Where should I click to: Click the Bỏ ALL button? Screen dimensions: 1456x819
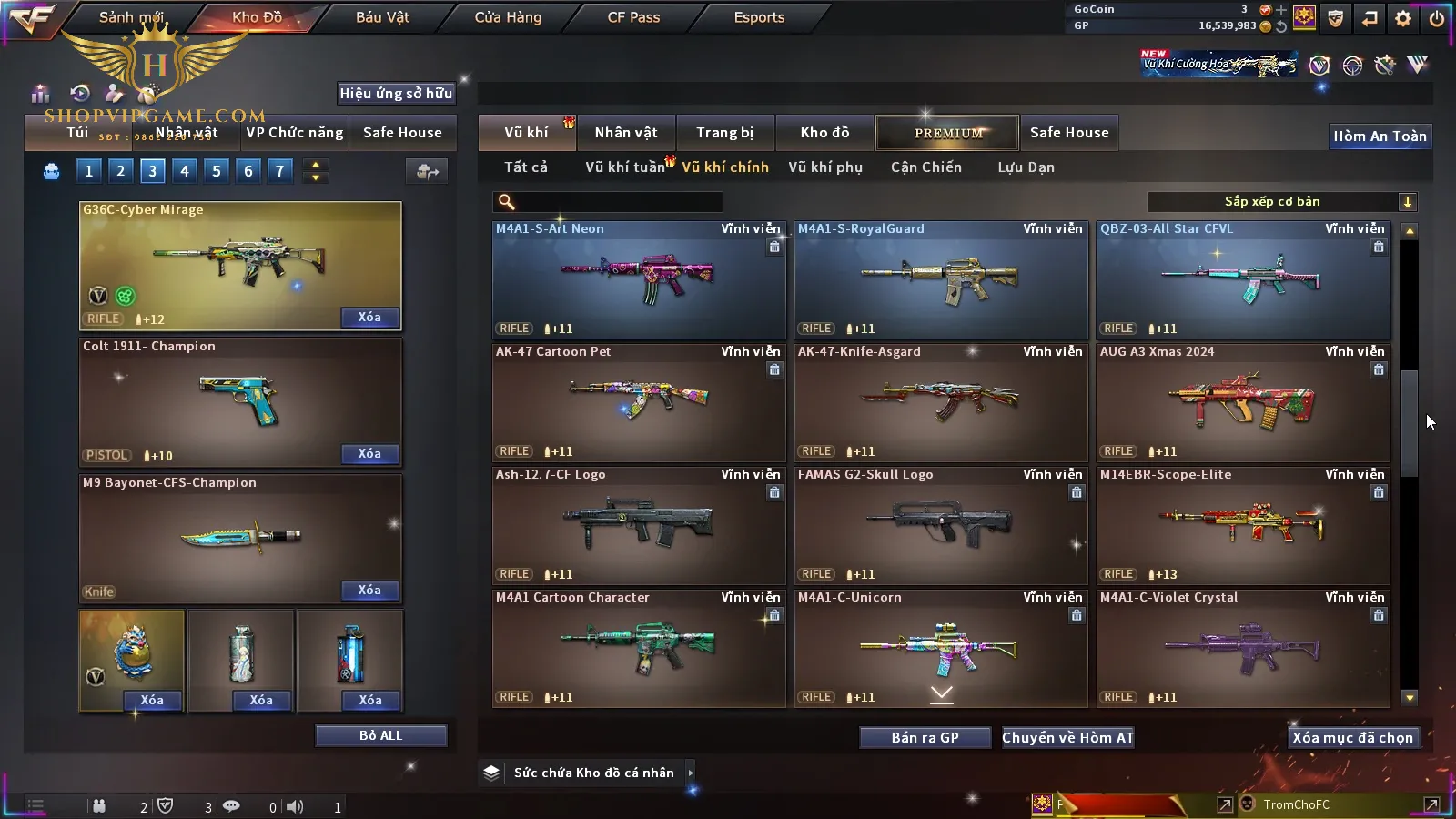click(380, 736)
